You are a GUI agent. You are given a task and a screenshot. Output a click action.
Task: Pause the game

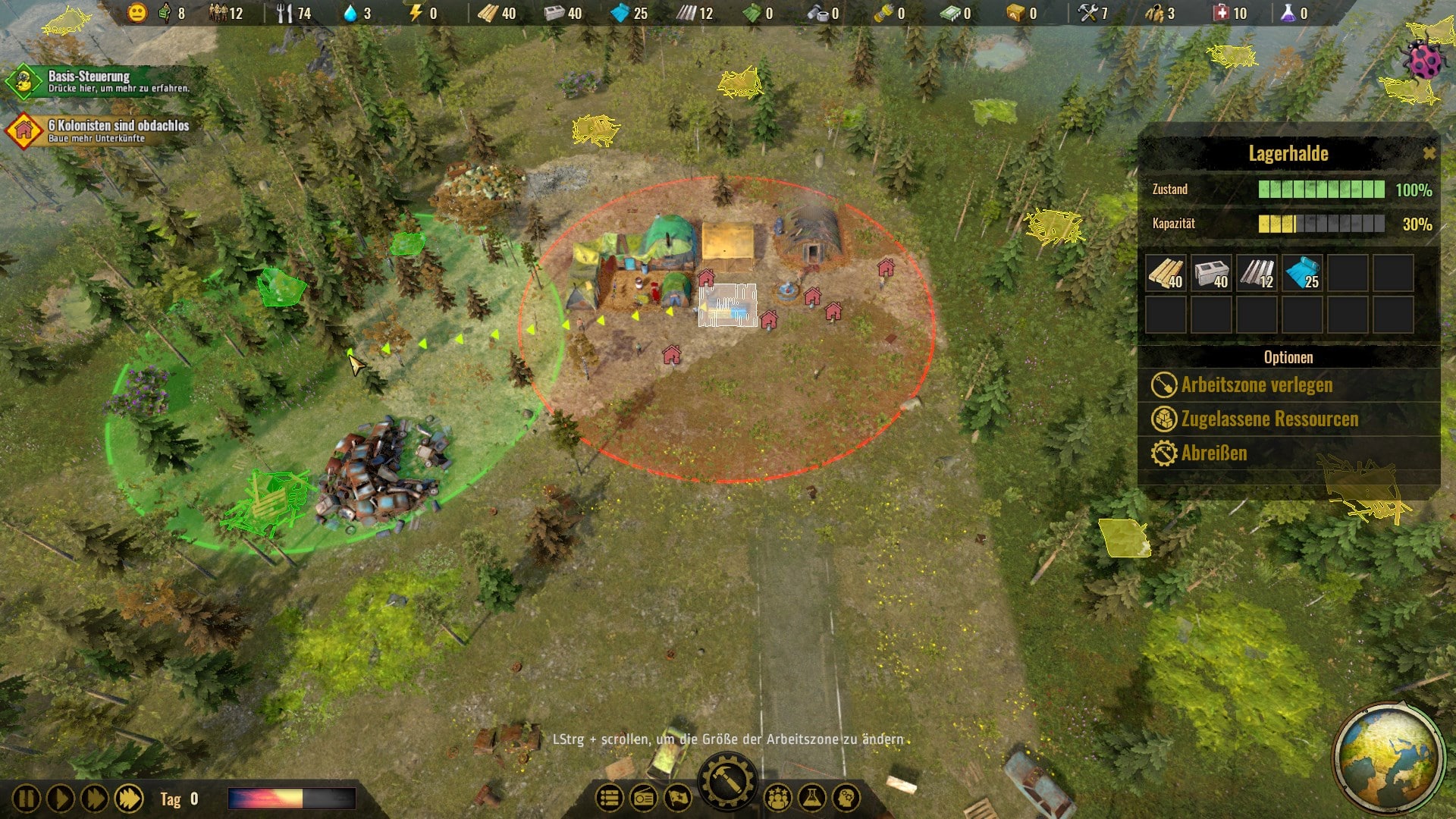(x=26, y=799)
